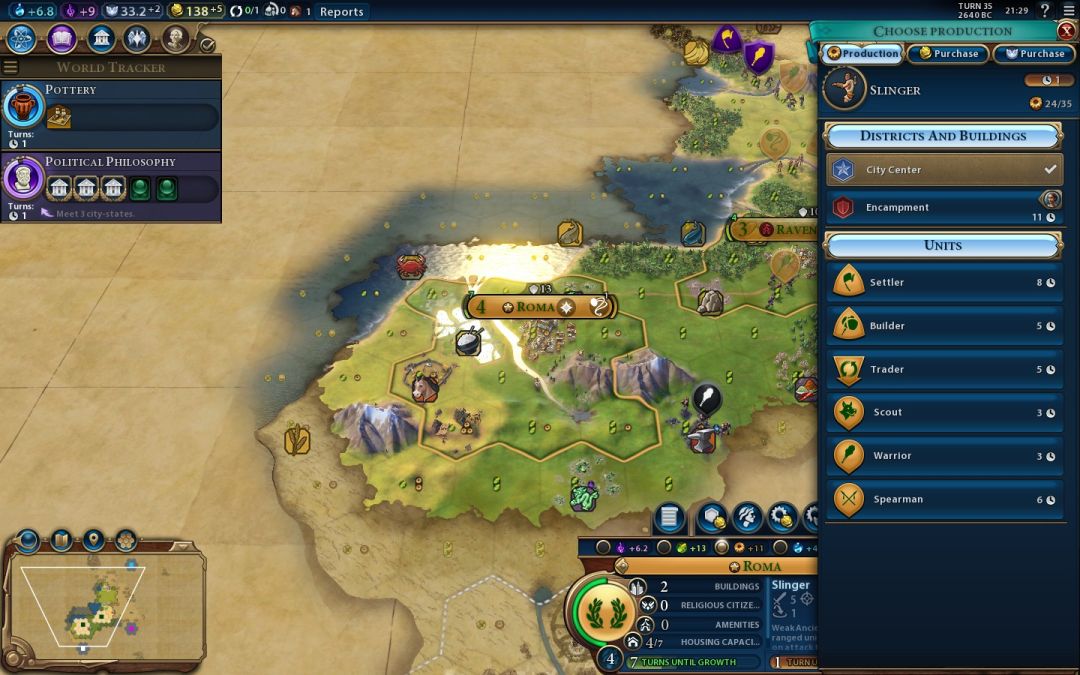Switch to the Production tab

(862, 54)
